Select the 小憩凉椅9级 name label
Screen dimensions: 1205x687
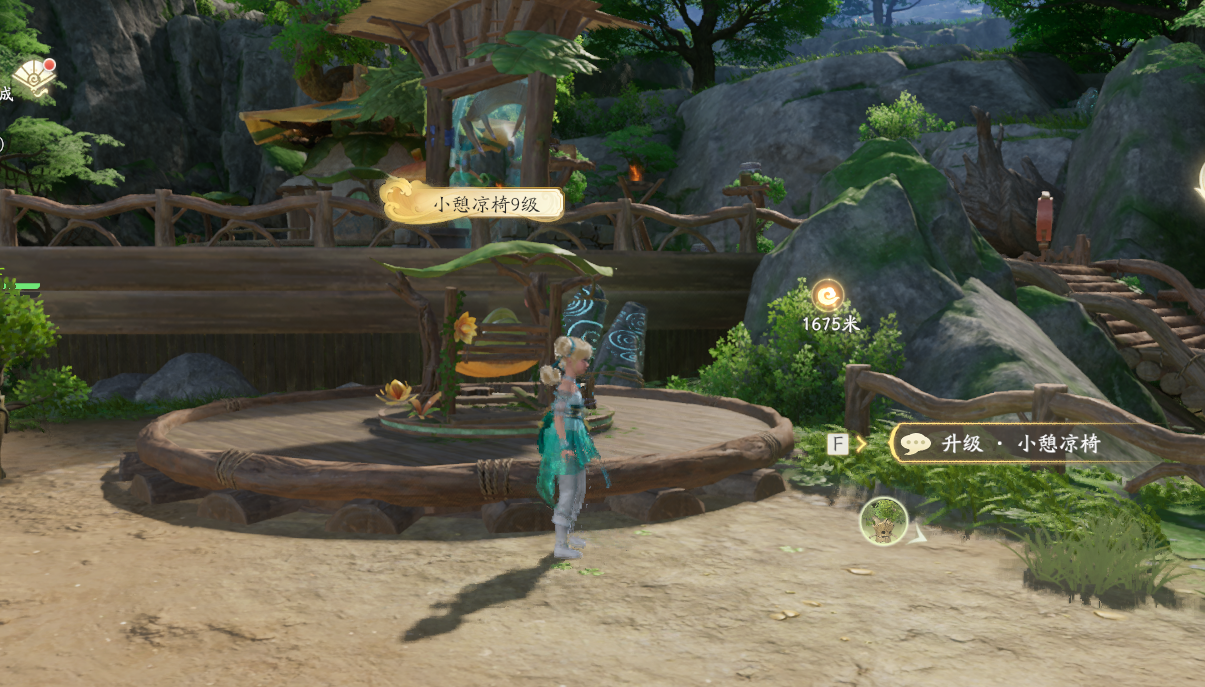pos(474,204)
